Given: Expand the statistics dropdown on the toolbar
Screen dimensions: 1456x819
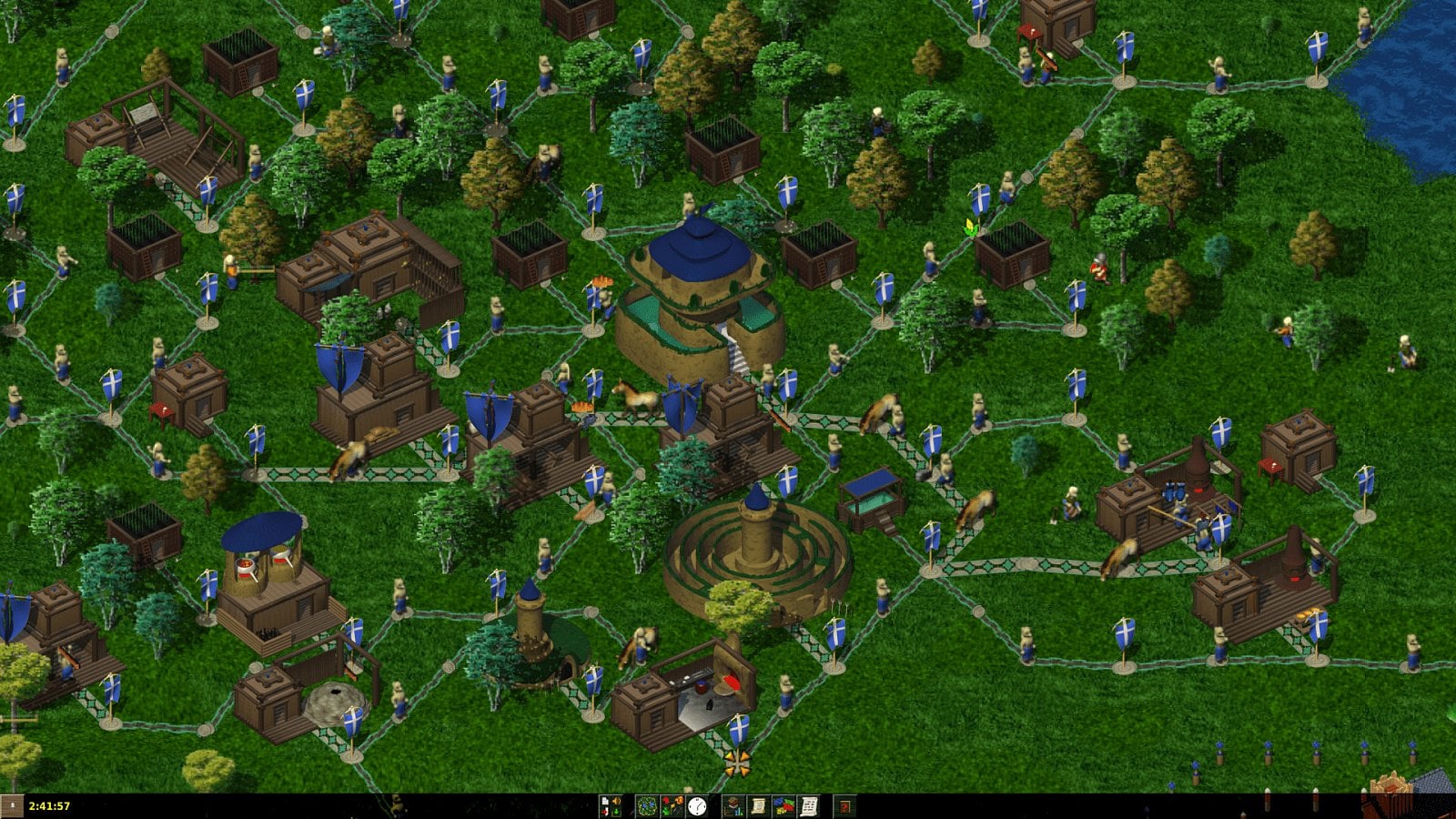Looking at the screenshot, I should tap(733, 804).
